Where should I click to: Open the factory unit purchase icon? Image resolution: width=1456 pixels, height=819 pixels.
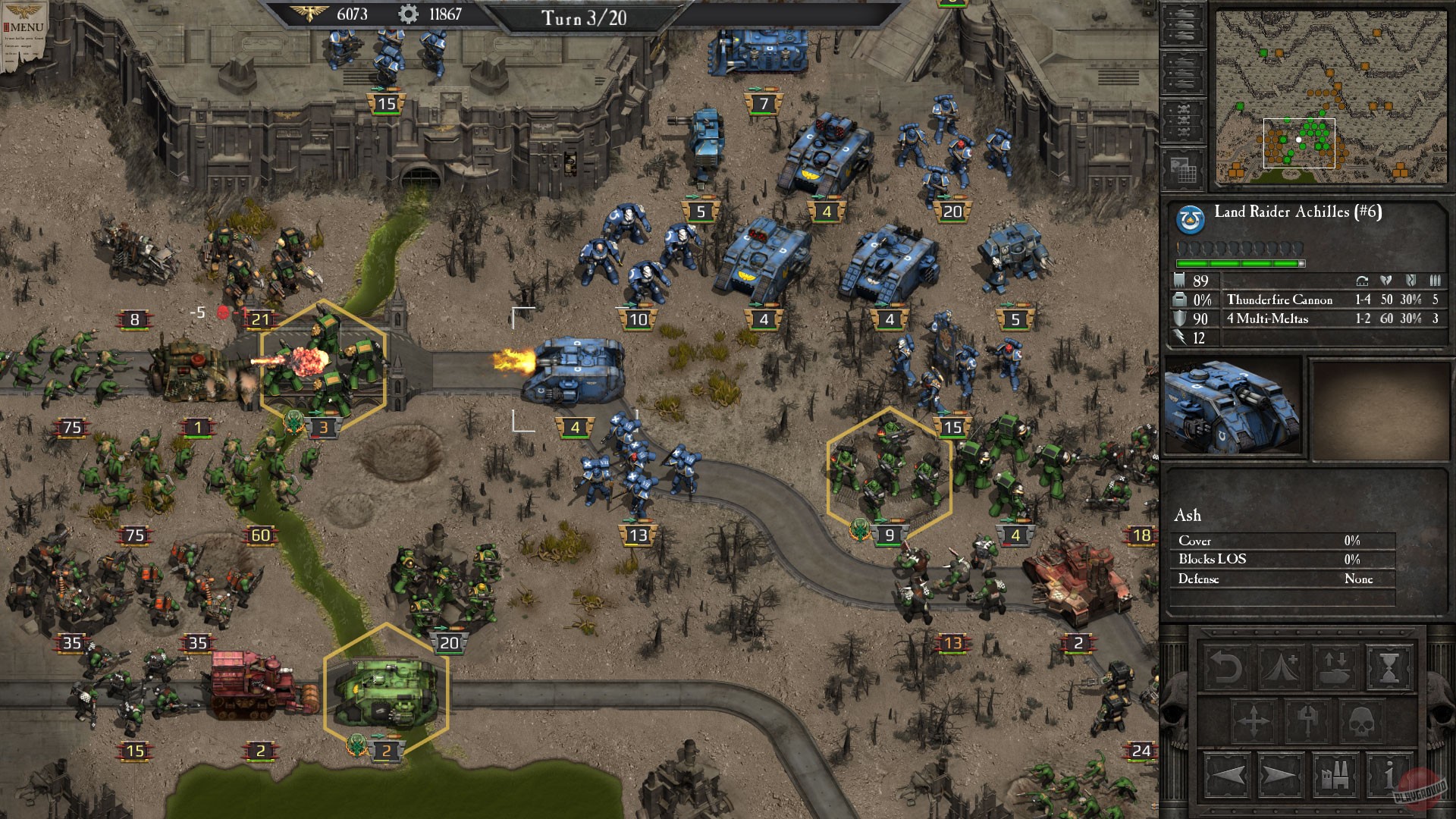(x=1335, y=775)
